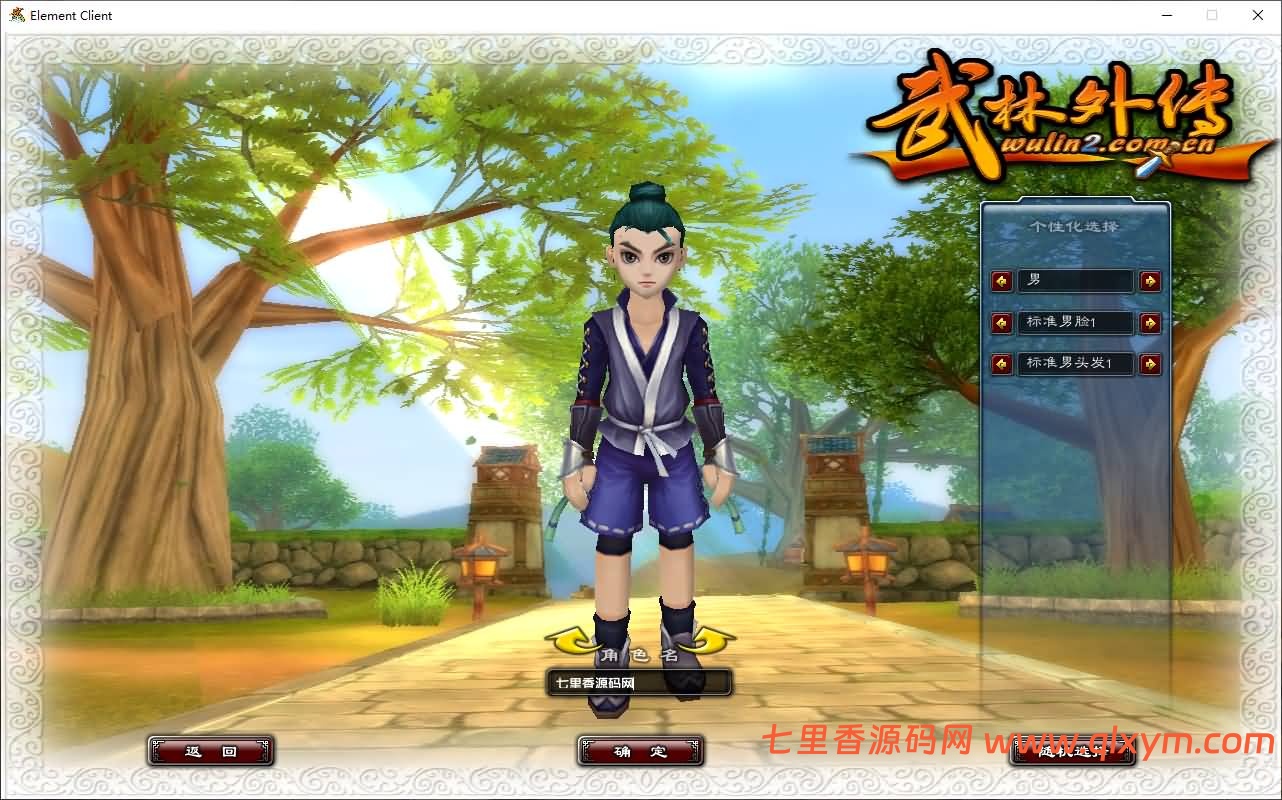Click right red arrow to switch gender
The width and height of the screenshot is (1282, 800).
[1150, 281]
